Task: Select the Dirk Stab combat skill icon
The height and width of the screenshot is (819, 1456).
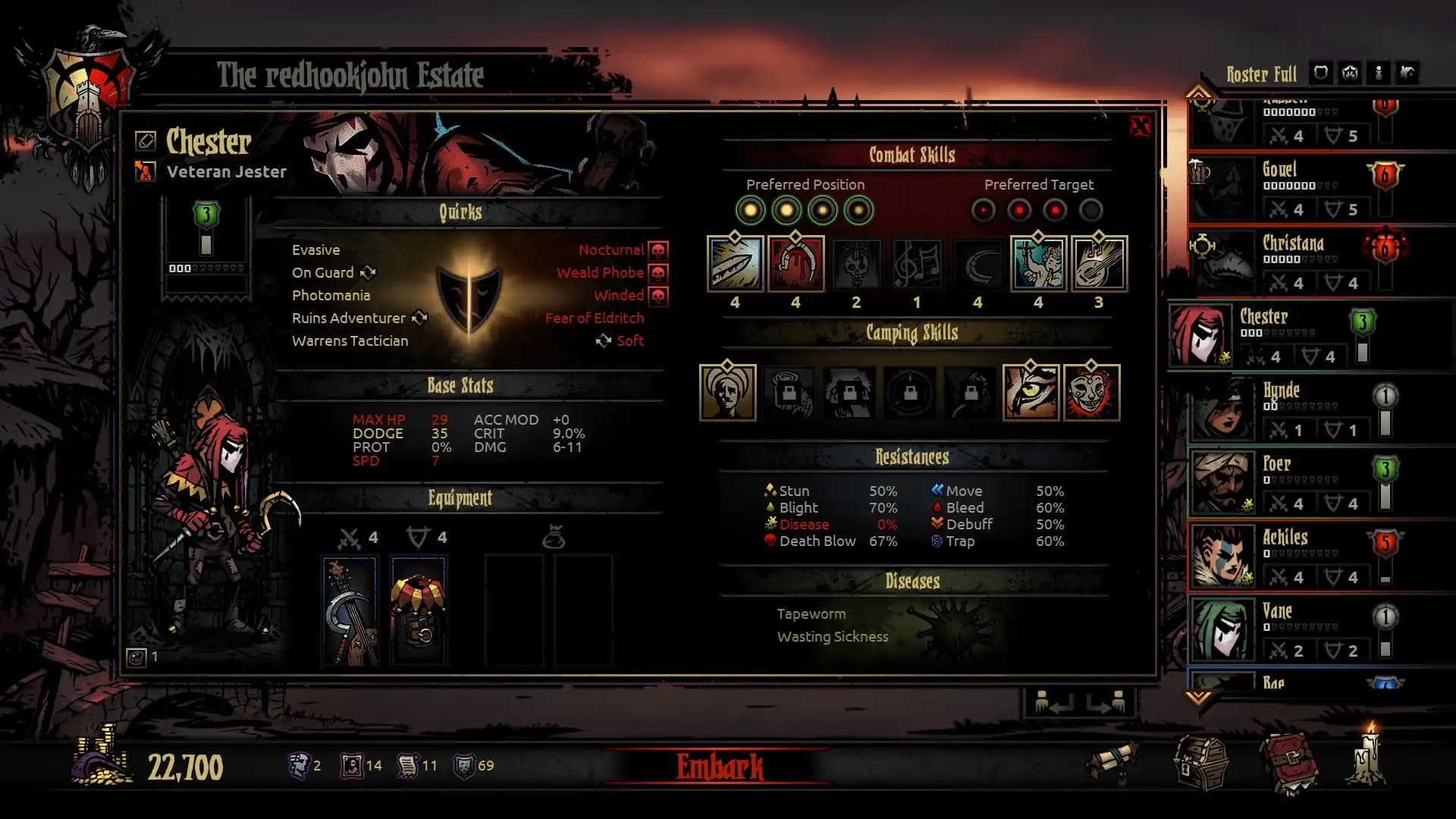Action: click(734, 263)
